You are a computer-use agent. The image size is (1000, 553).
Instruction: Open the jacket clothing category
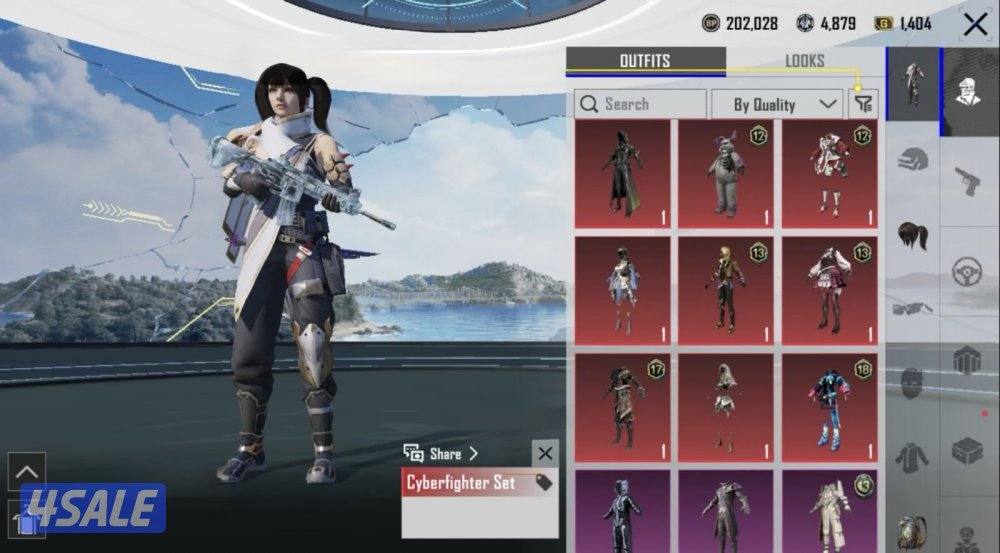pyautogui.click(x=912, y=457)
